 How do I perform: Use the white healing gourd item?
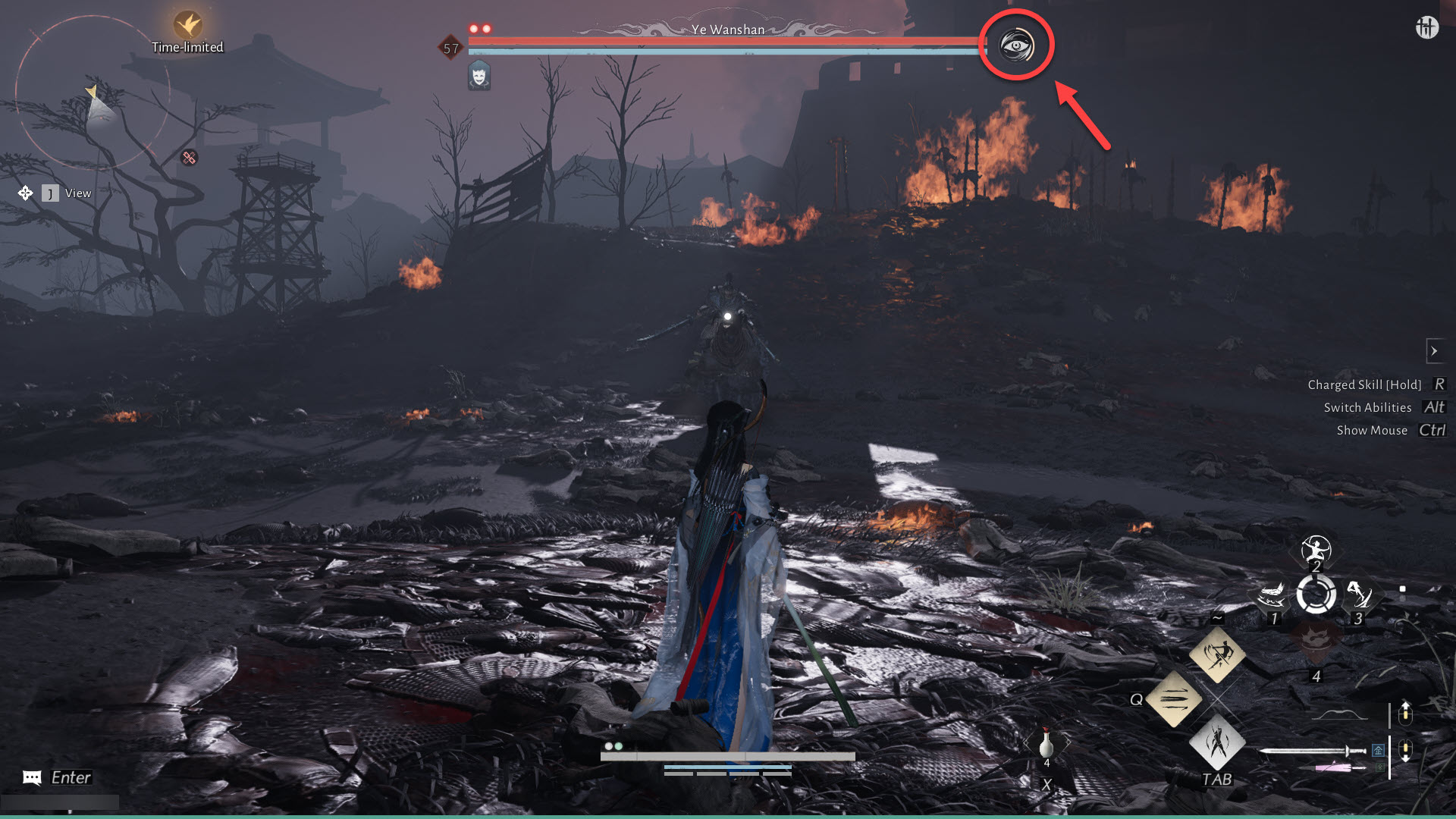point(1046,743)
